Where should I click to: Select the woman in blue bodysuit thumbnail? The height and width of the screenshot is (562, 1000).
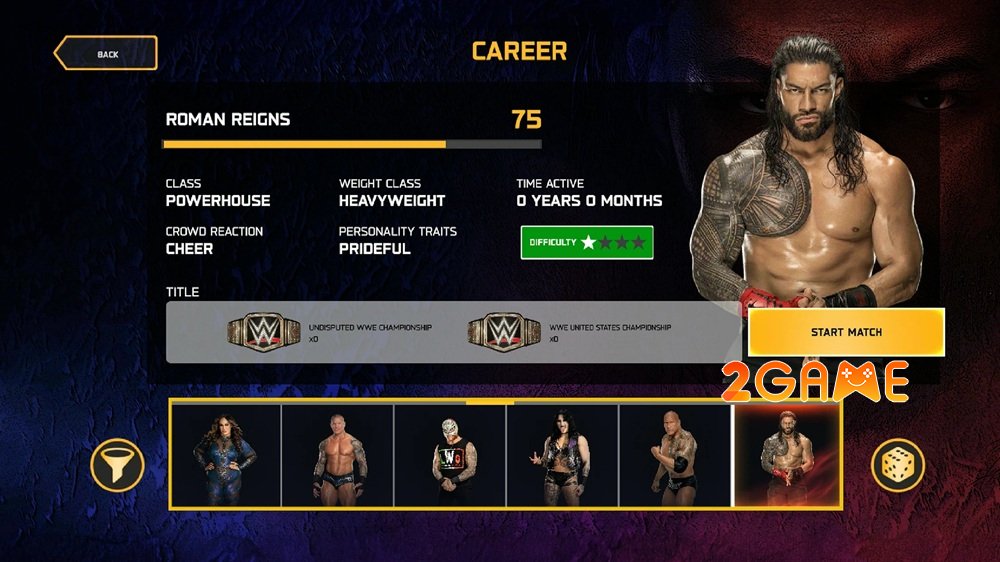point(226,456)
